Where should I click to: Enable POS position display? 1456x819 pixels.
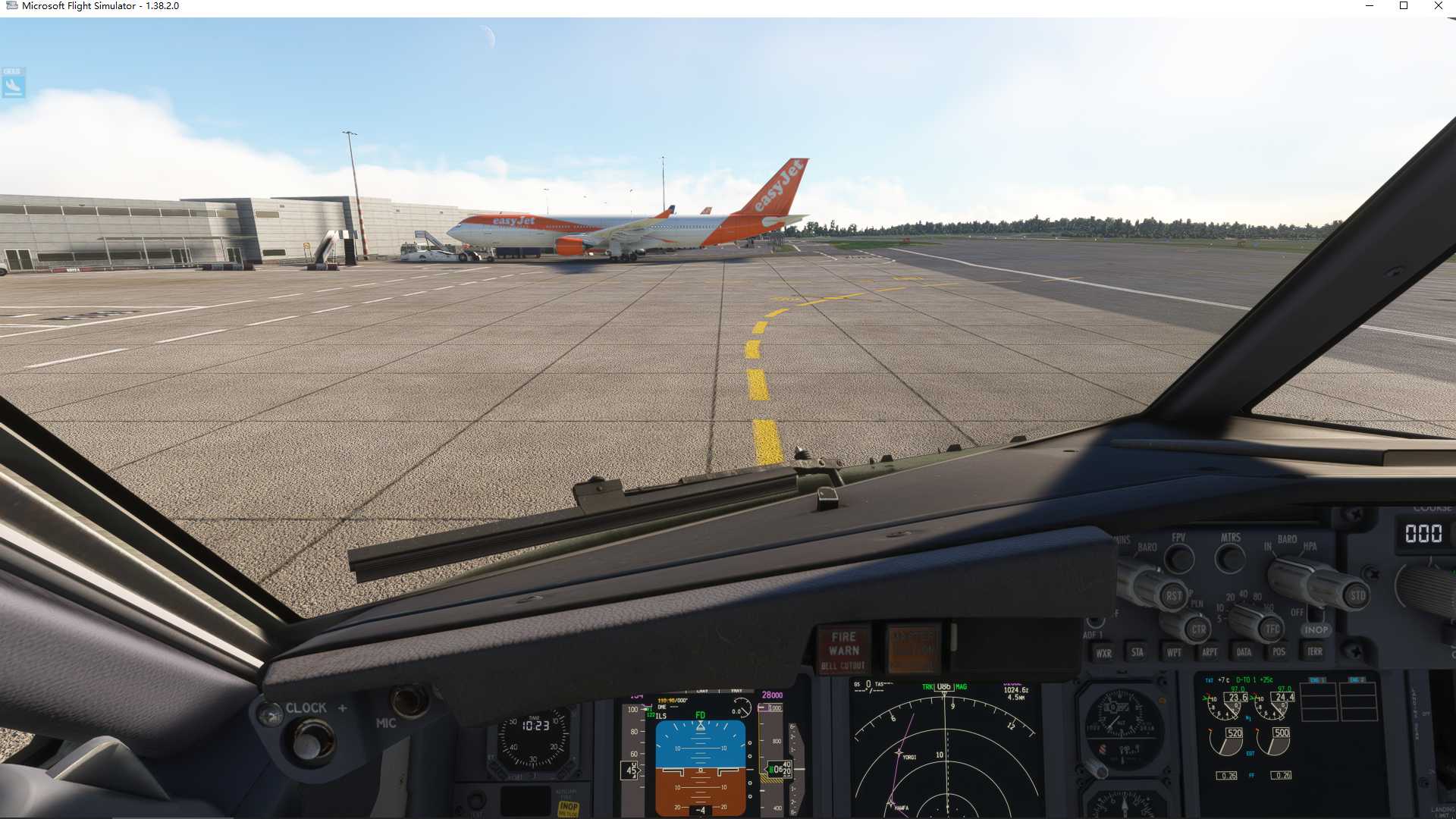1279,651
